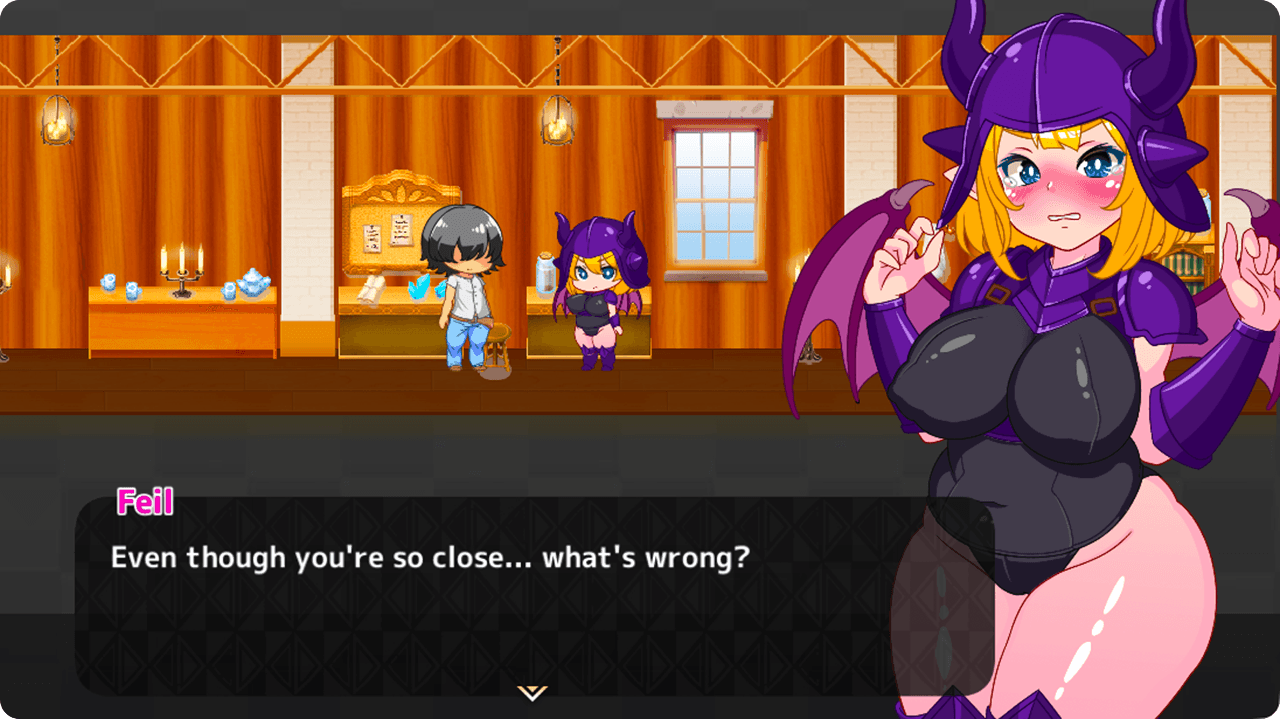Click the dialogue continue arrow
This screenshot has height=719, width=1280.
531,692
